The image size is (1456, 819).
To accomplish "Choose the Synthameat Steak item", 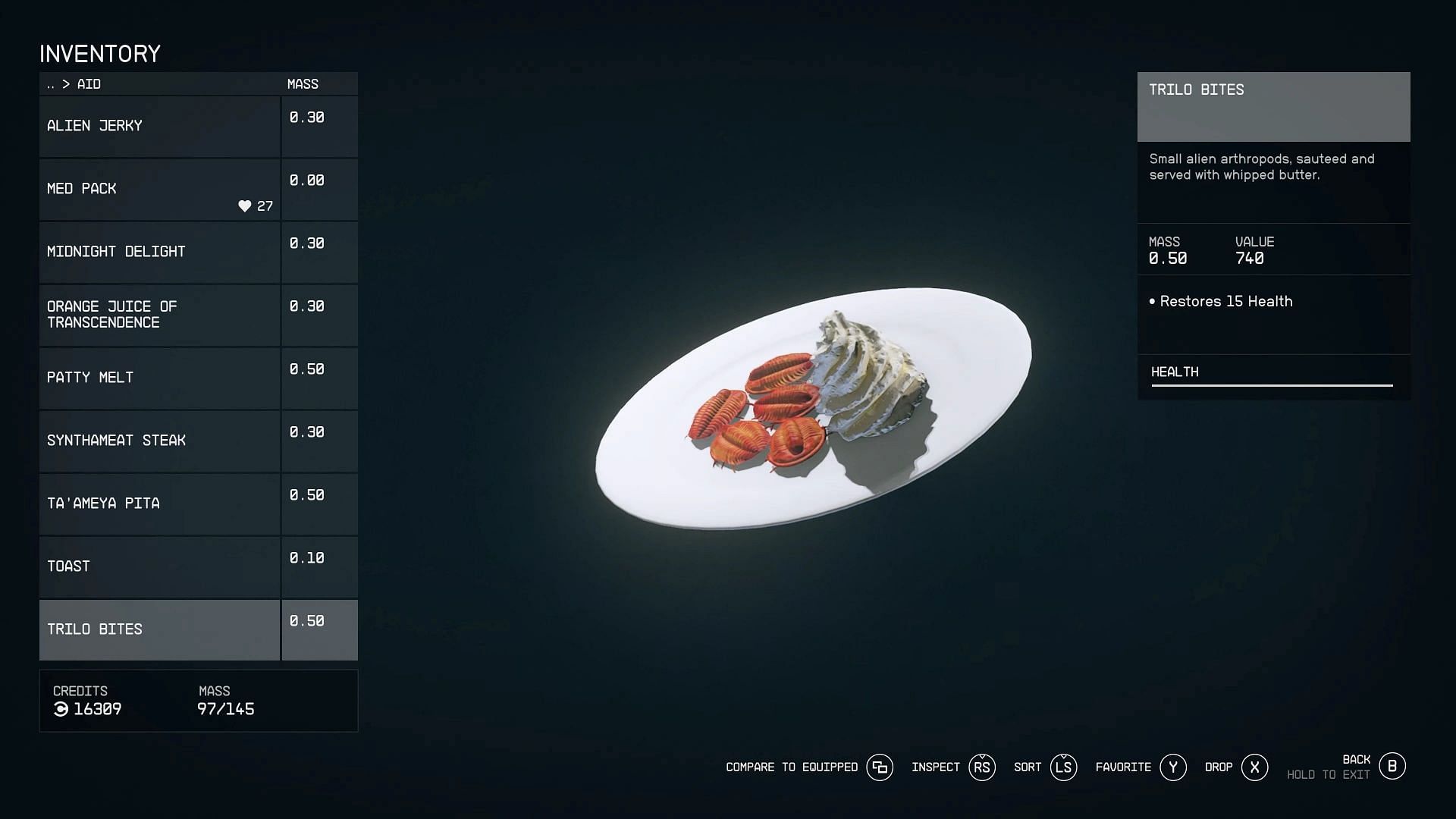I will pyautogui.click(x=159, y=441).
